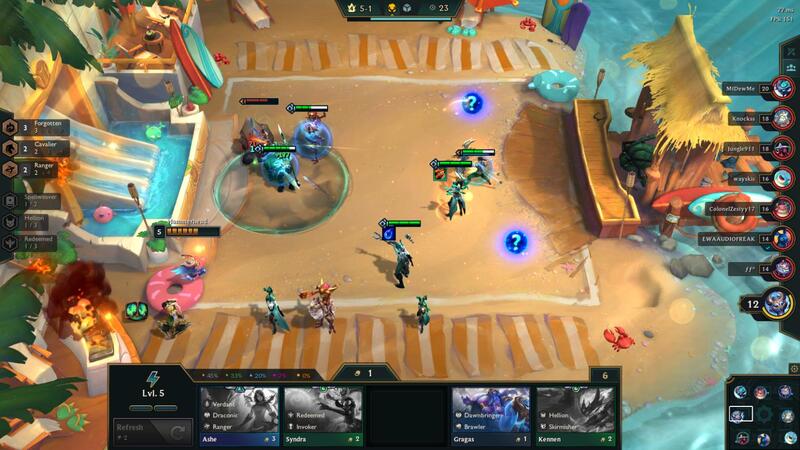
Task: Buy Ashe from the shop
Action: 239,415
